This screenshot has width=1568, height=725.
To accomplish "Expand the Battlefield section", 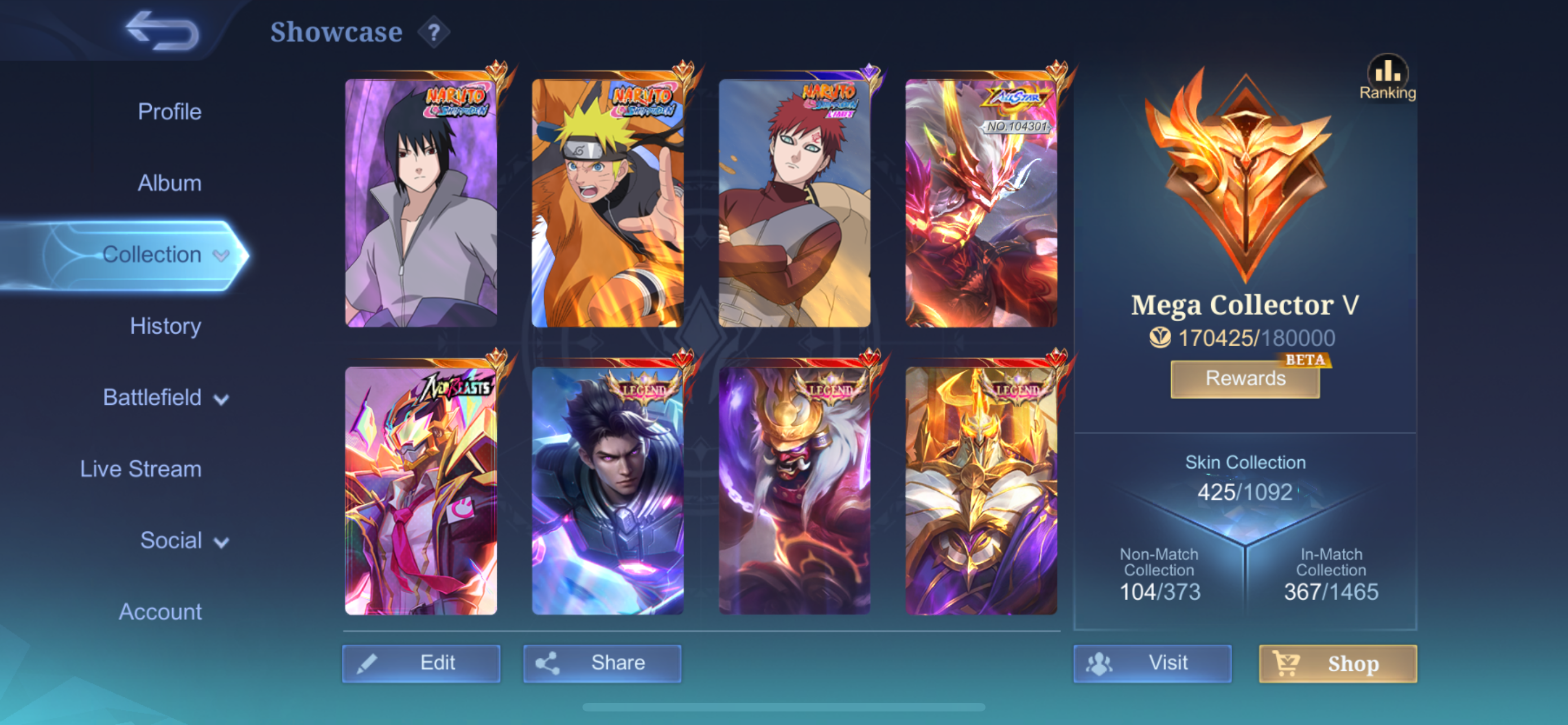I will (165, 398).
